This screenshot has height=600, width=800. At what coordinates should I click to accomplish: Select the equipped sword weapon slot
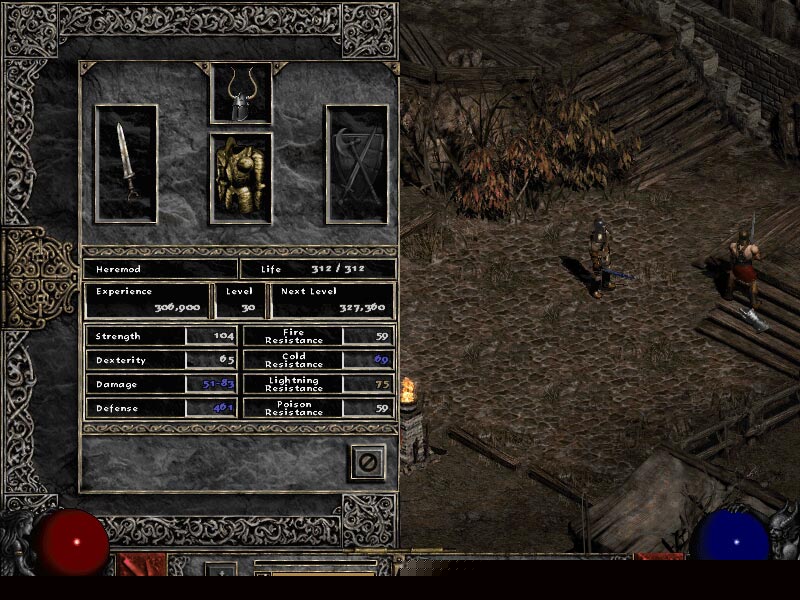click(x=126, y=163)
